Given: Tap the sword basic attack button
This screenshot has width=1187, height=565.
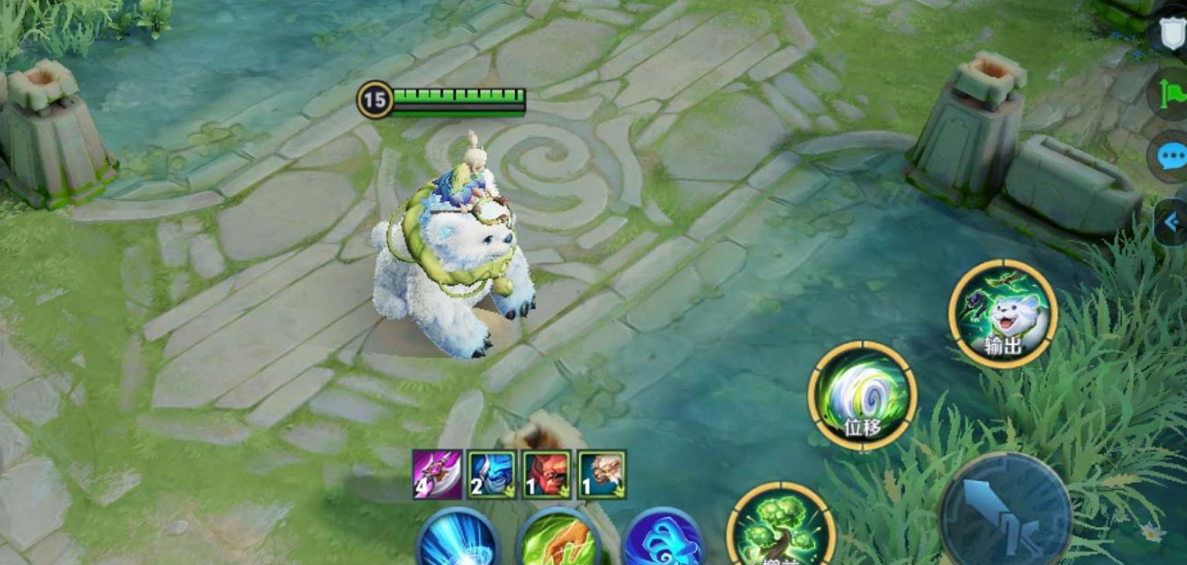Looking at the screenshot, I should 1005,513.
